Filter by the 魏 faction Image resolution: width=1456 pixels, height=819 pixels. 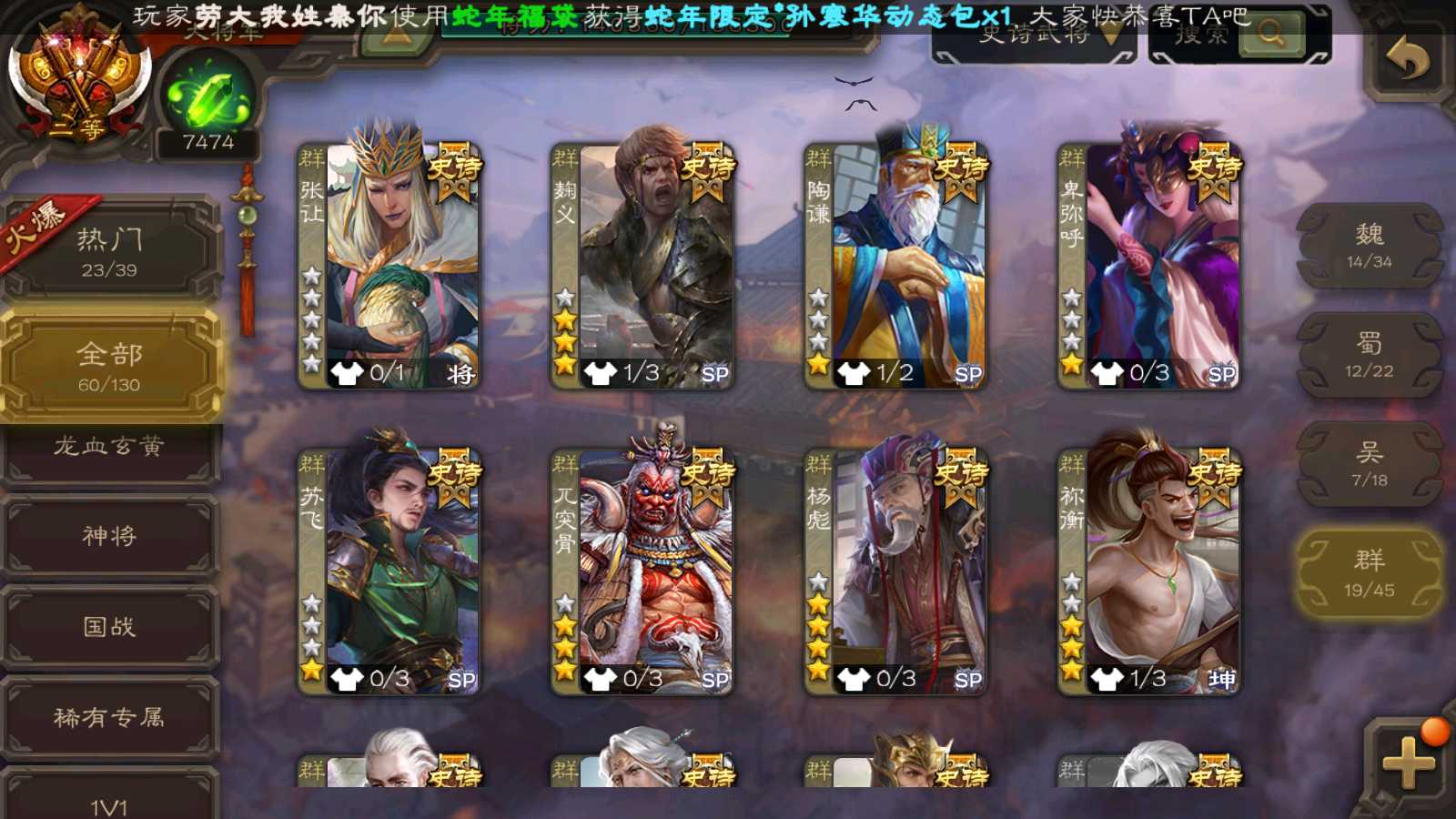point(1369,246)
